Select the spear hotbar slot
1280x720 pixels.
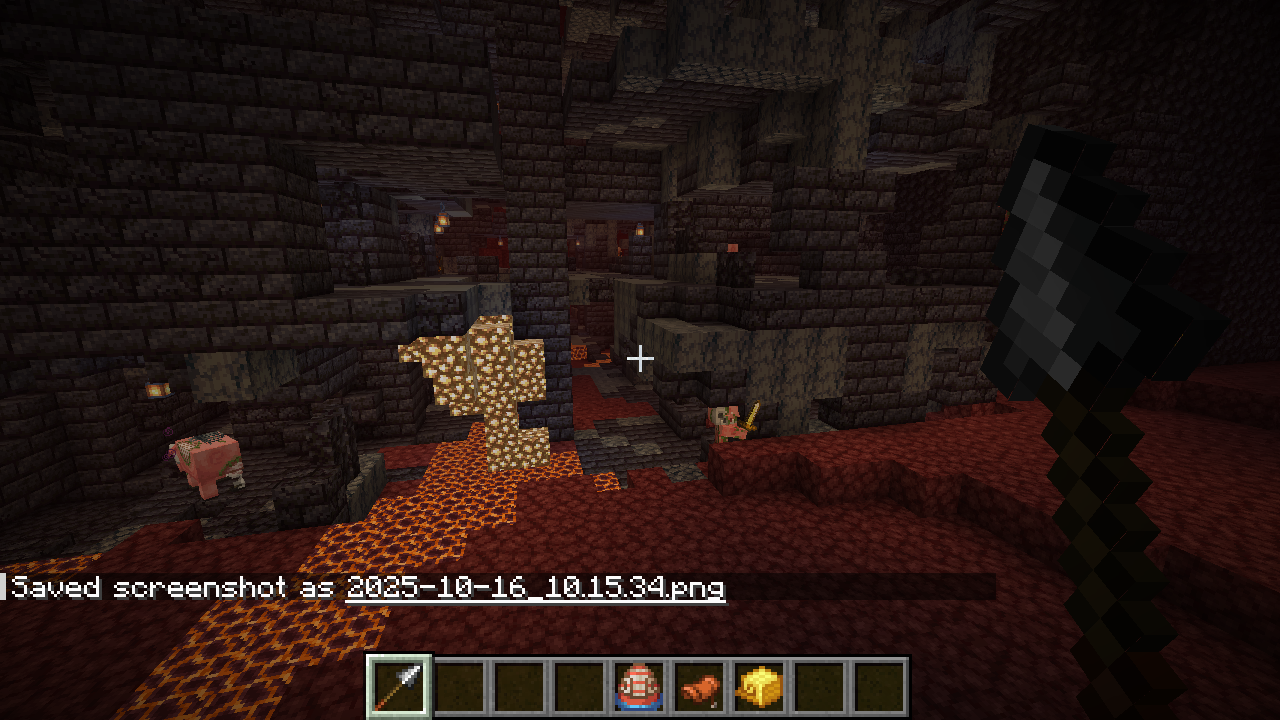coord(399,687)
